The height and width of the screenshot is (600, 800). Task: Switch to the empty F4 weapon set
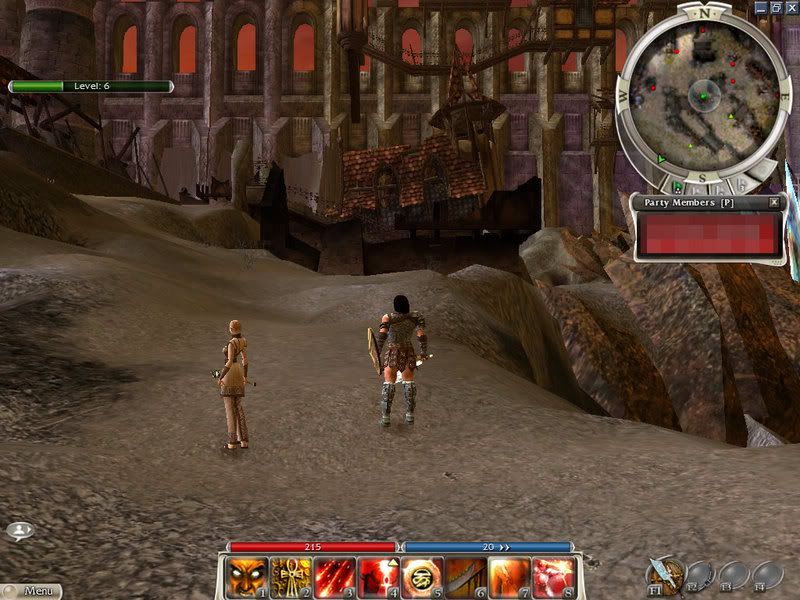coord(767,574)
